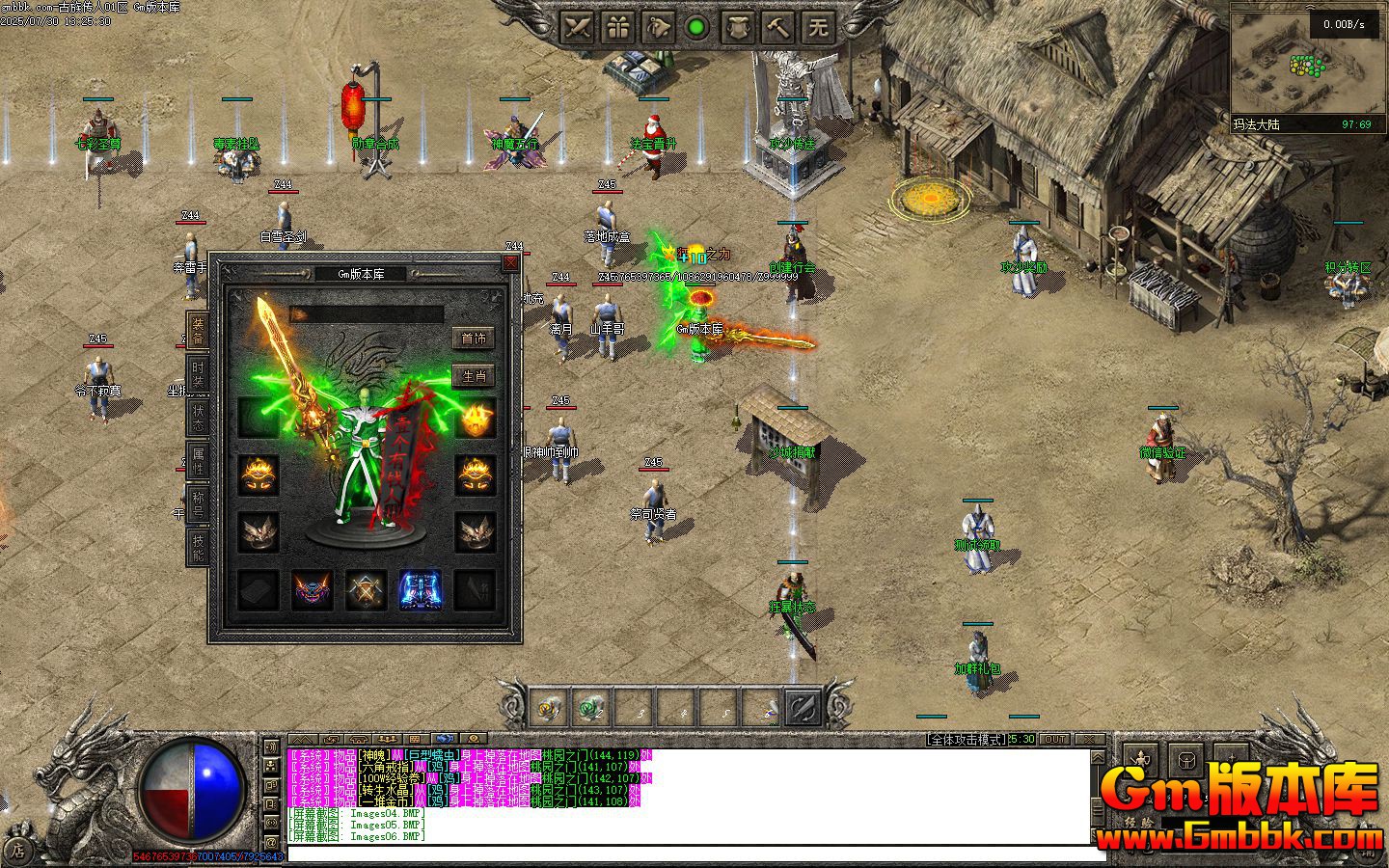Select the 属性 tab
The height and width of the screenshot is (868, 1389).
[x=198, y=461]
